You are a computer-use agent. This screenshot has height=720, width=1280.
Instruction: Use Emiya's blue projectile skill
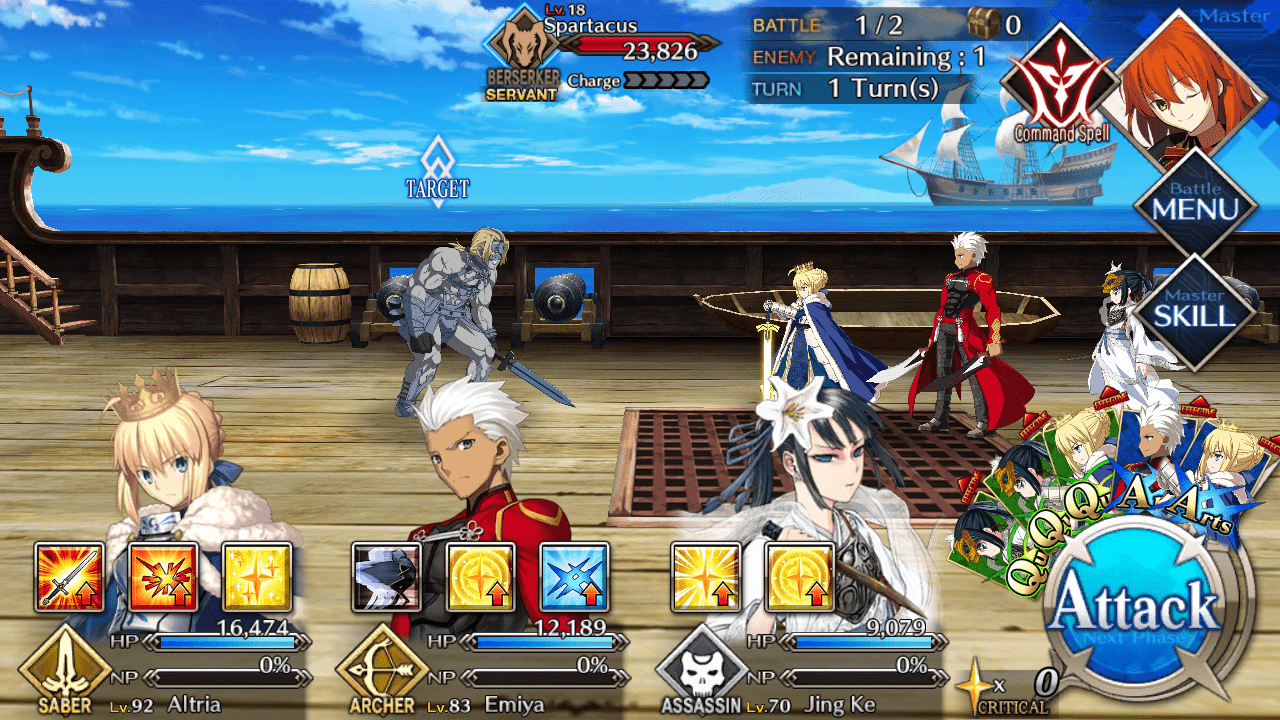(x=574, y=577)
